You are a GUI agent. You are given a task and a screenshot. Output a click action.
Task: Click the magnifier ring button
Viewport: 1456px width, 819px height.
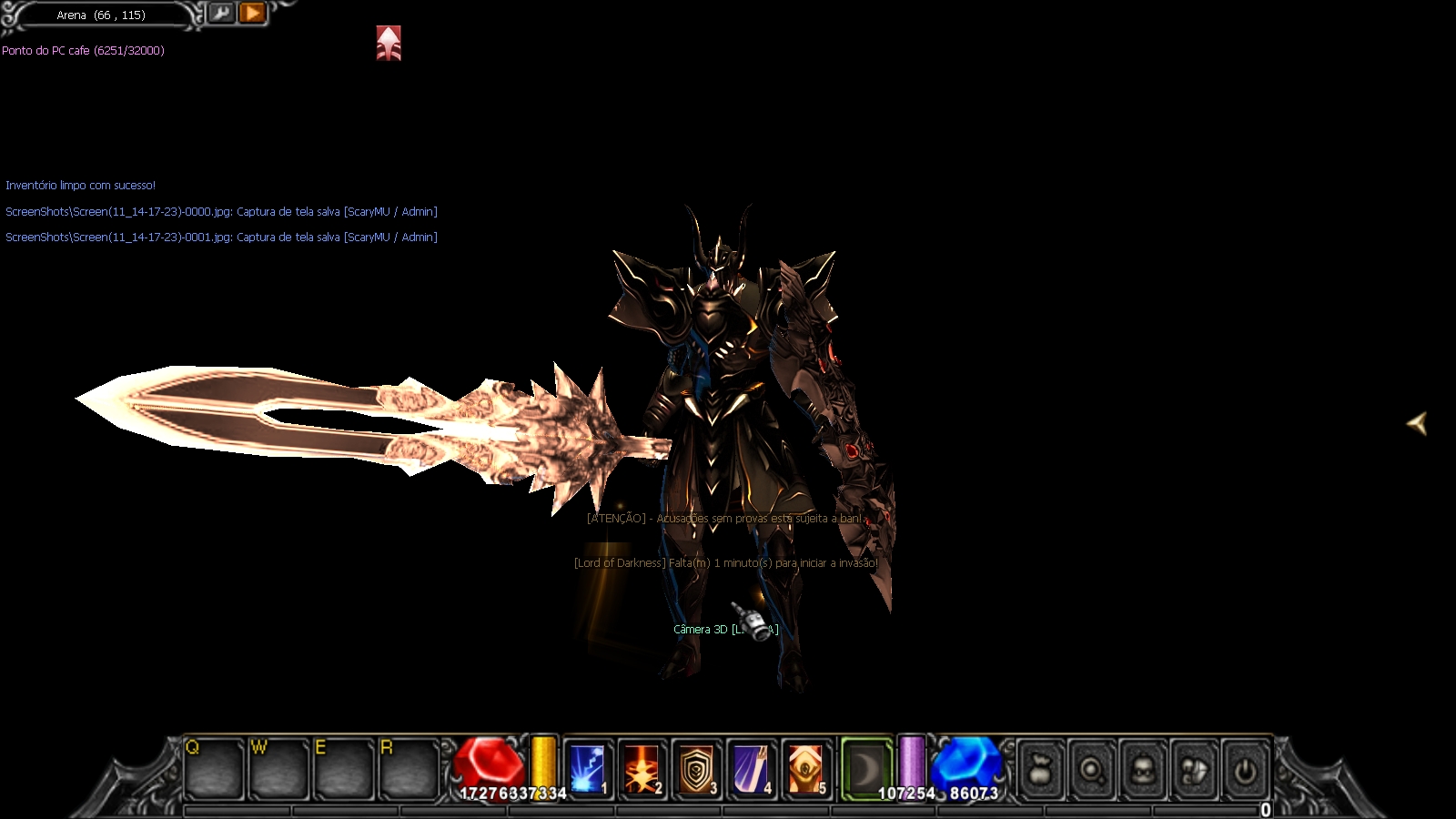coord(1092,771)
